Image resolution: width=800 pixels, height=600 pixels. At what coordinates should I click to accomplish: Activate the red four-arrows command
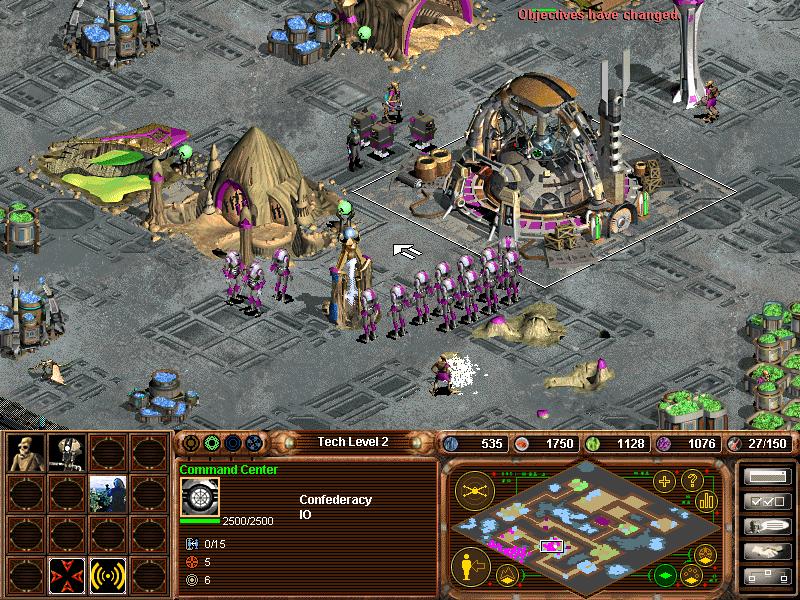[67, 575]
